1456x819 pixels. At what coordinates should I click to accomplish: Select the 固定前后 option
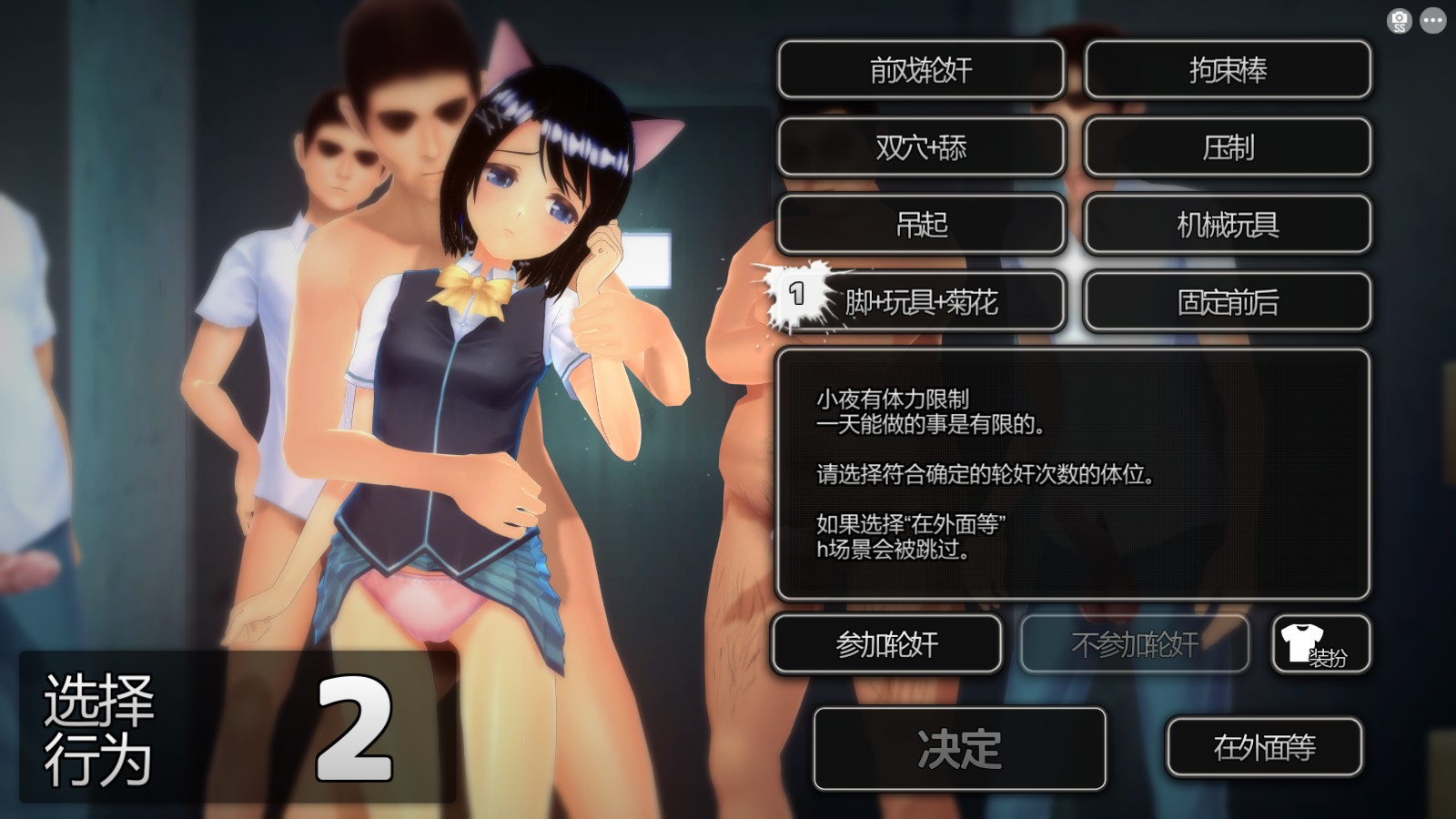pyautogui.click(x=1227, y=303)
